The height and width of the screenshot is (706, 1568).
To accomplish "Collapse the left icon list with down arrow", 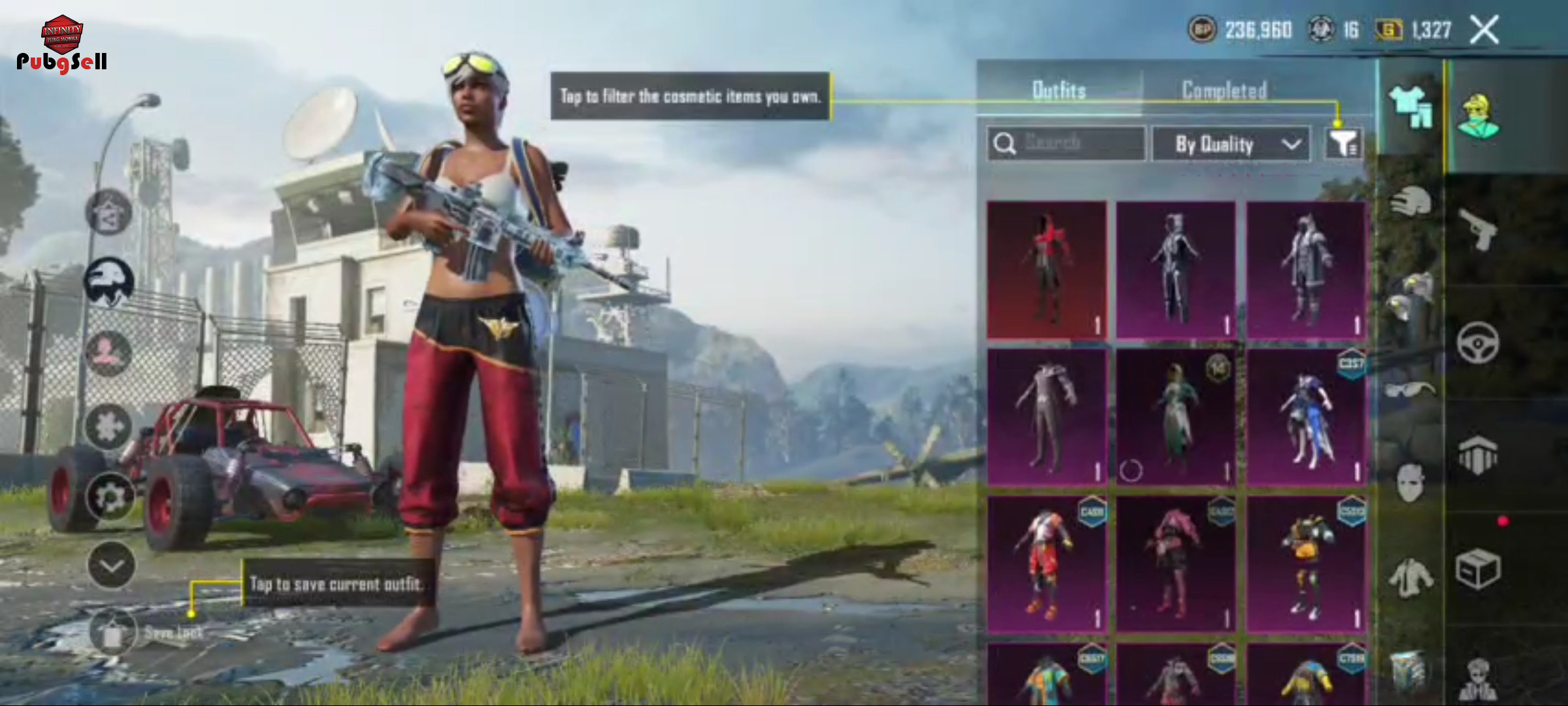I will (x=111, y=565).
